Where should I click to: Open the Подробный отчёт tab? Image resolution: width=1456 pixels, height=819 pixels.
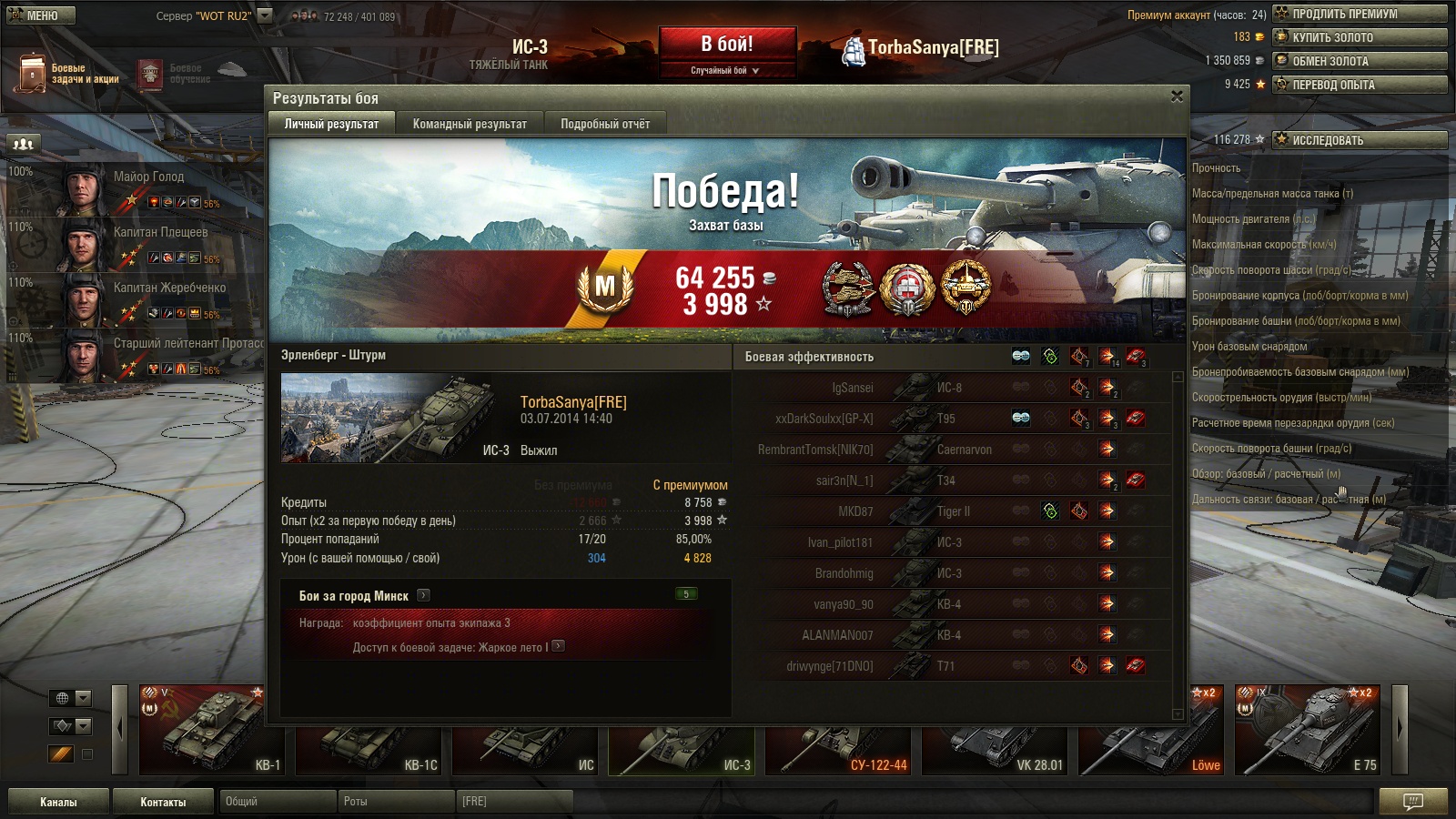point(605,124)
